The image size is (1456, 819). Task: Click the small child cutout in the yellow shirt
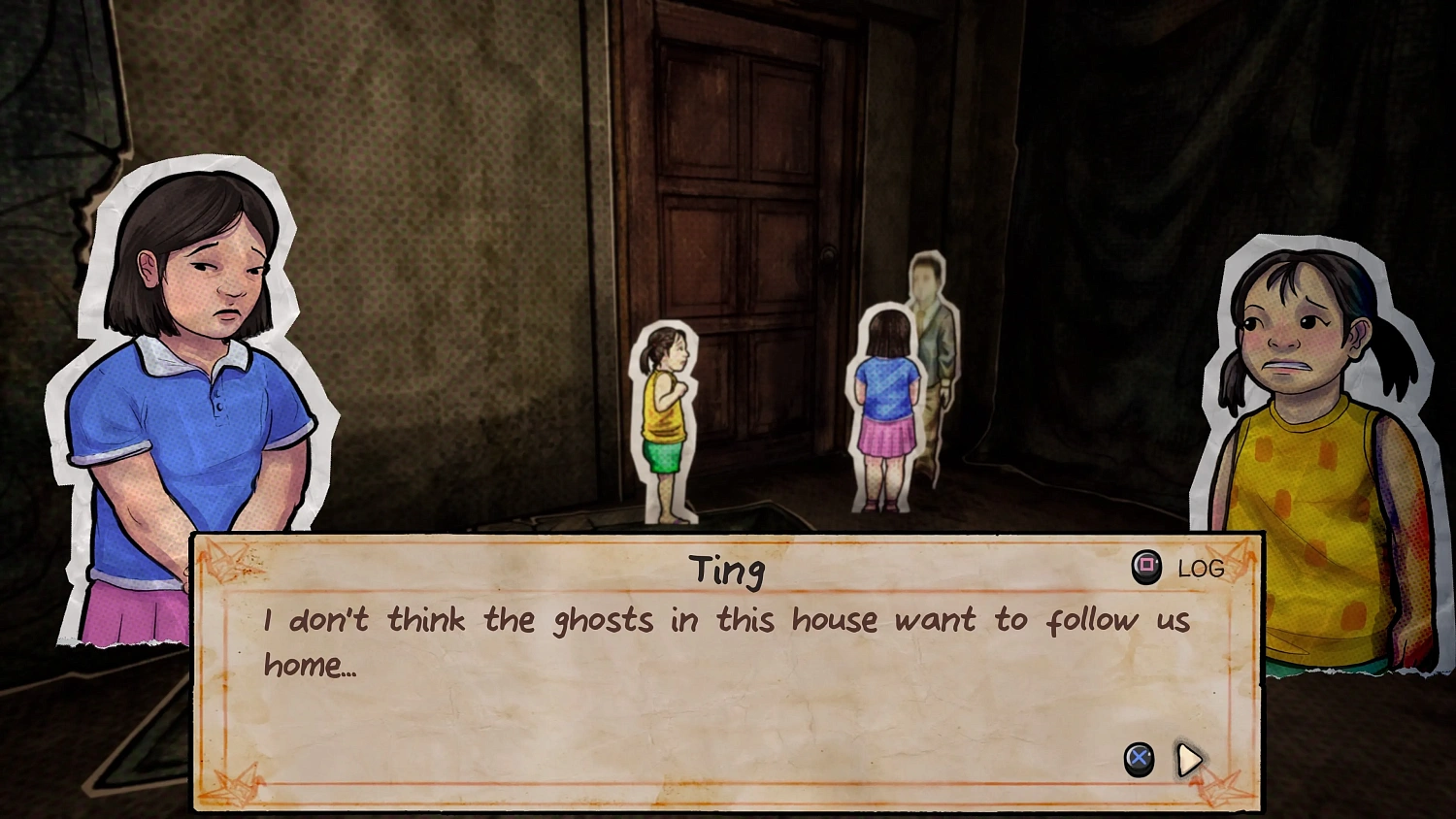[666, 417]
